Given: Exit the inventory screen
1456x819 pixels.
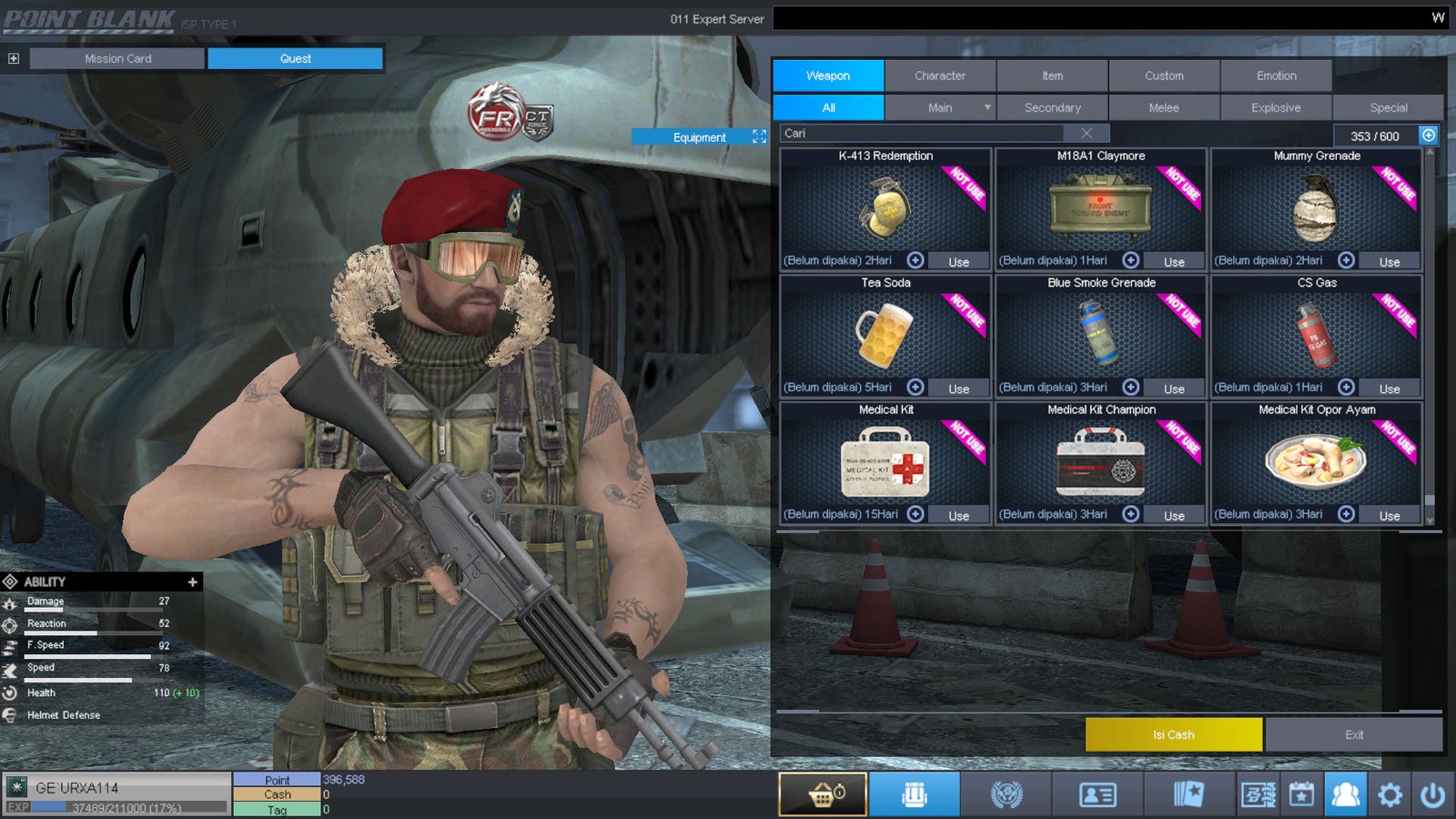Looking at the screenshot, I should pyautogui.click(x=1353, y=734).
